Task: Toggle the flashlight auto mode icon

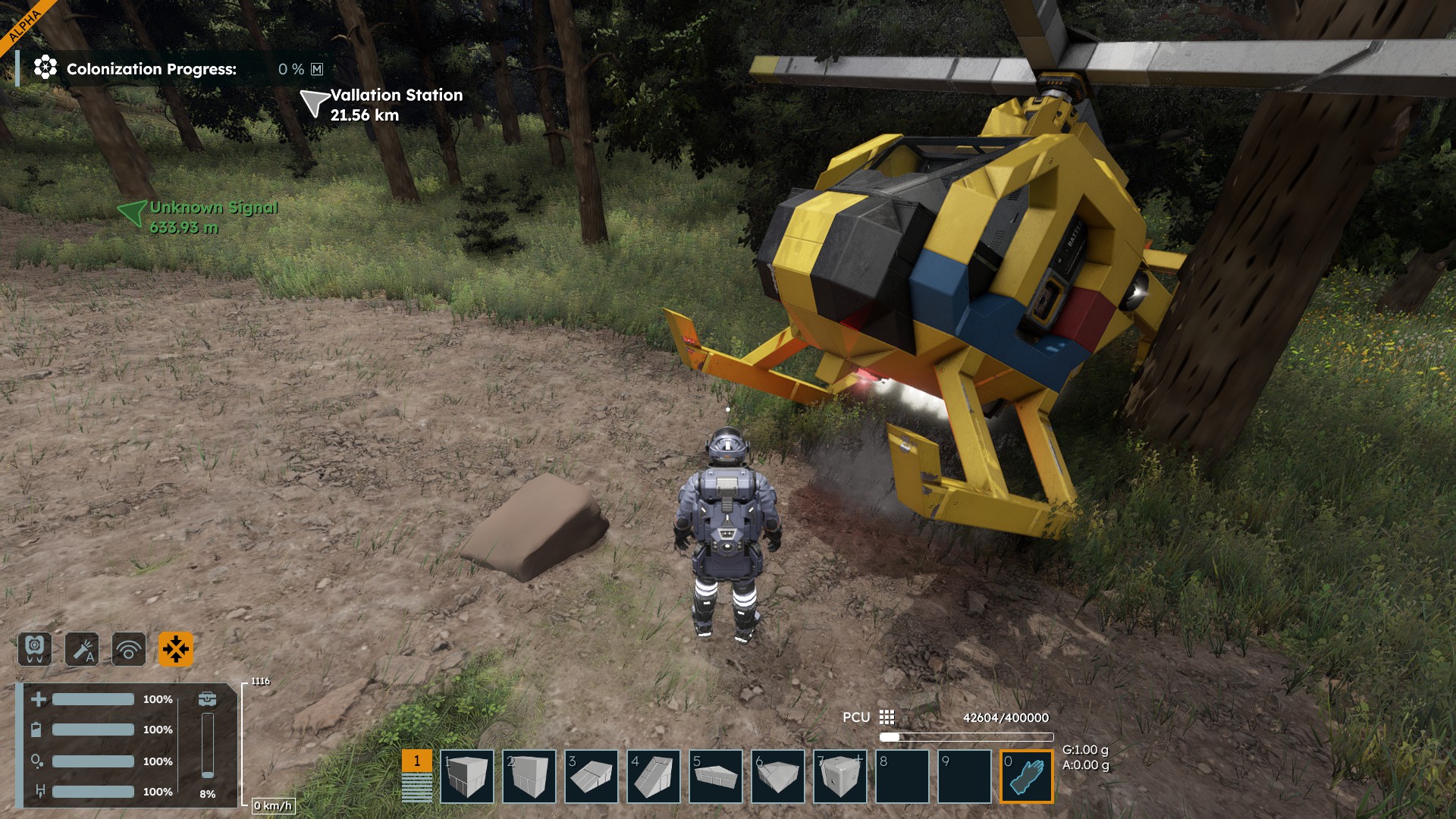Action: pyautogui.click(x=82, y=649)
